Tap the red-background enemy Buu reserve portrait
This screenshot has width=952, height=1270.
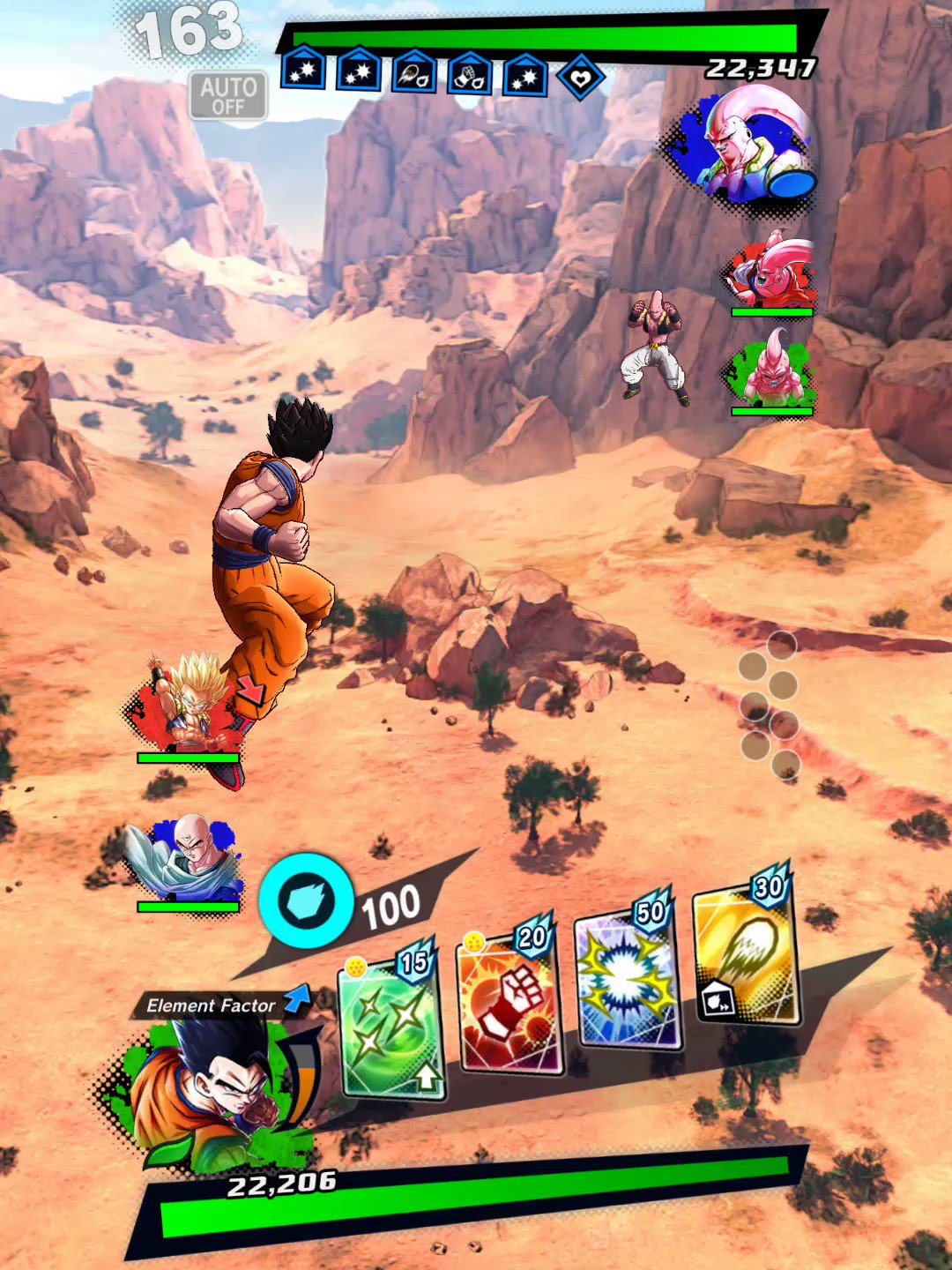[x=771, y=270]
